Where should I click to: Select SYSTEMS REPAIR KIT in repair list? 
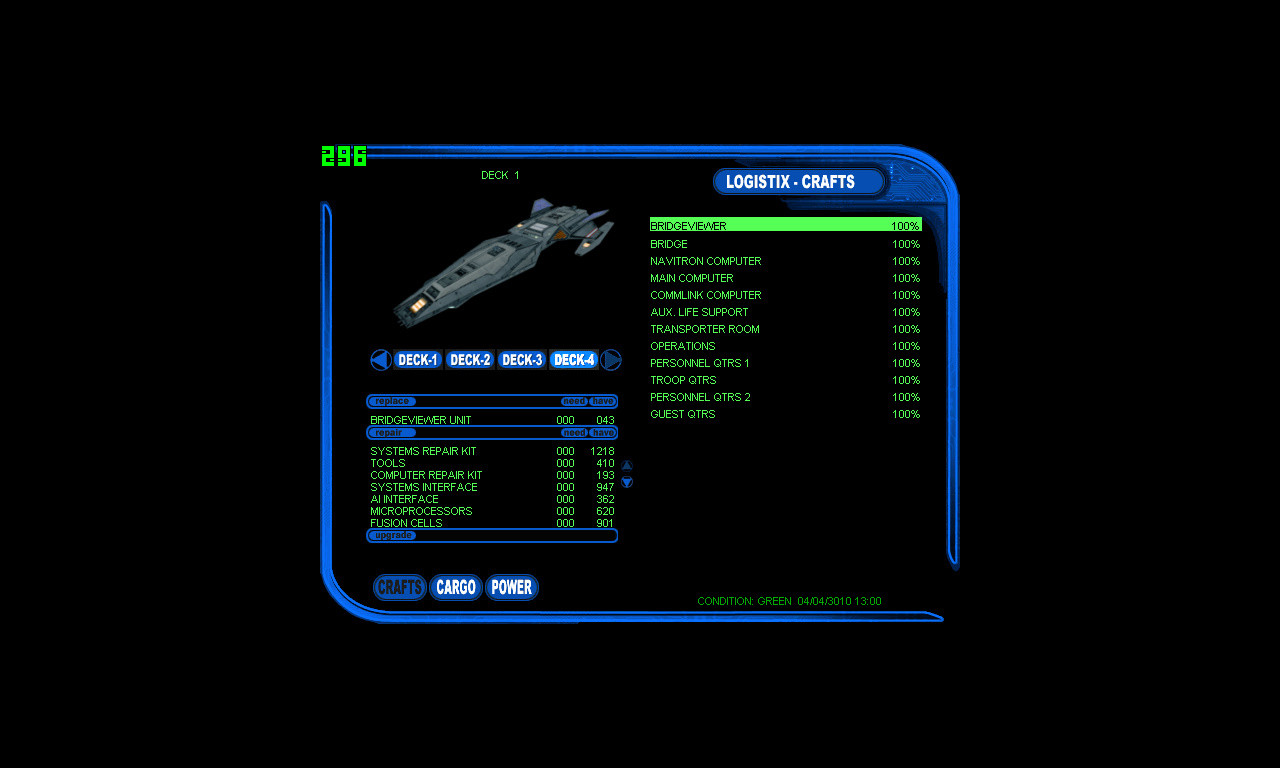423,451
